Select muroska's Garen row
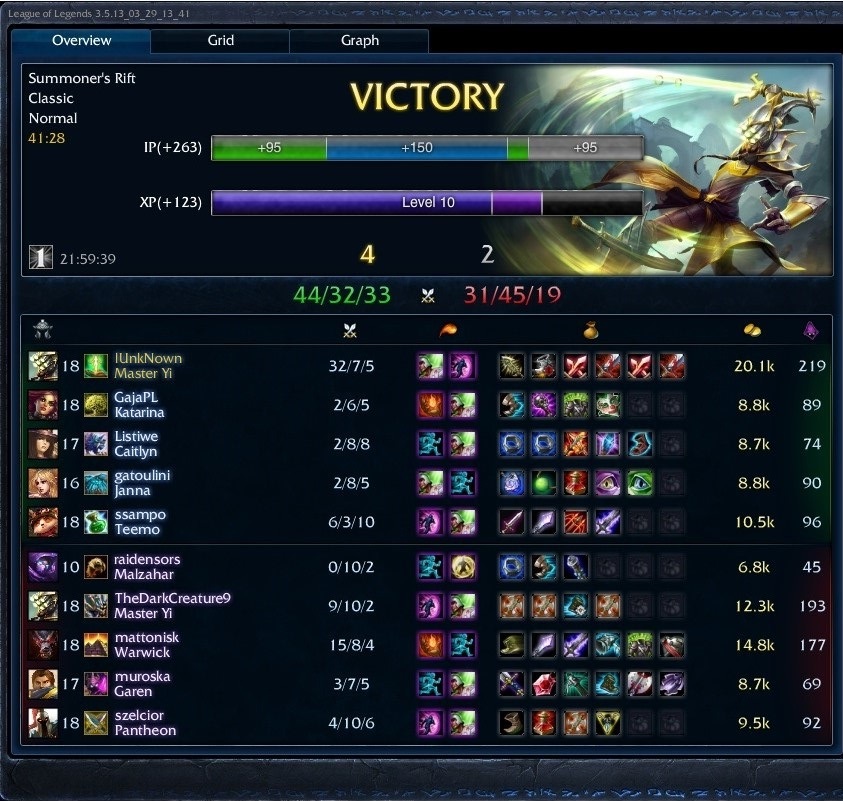The height and width of the screenshot is (801, 843). coord(141,684)
